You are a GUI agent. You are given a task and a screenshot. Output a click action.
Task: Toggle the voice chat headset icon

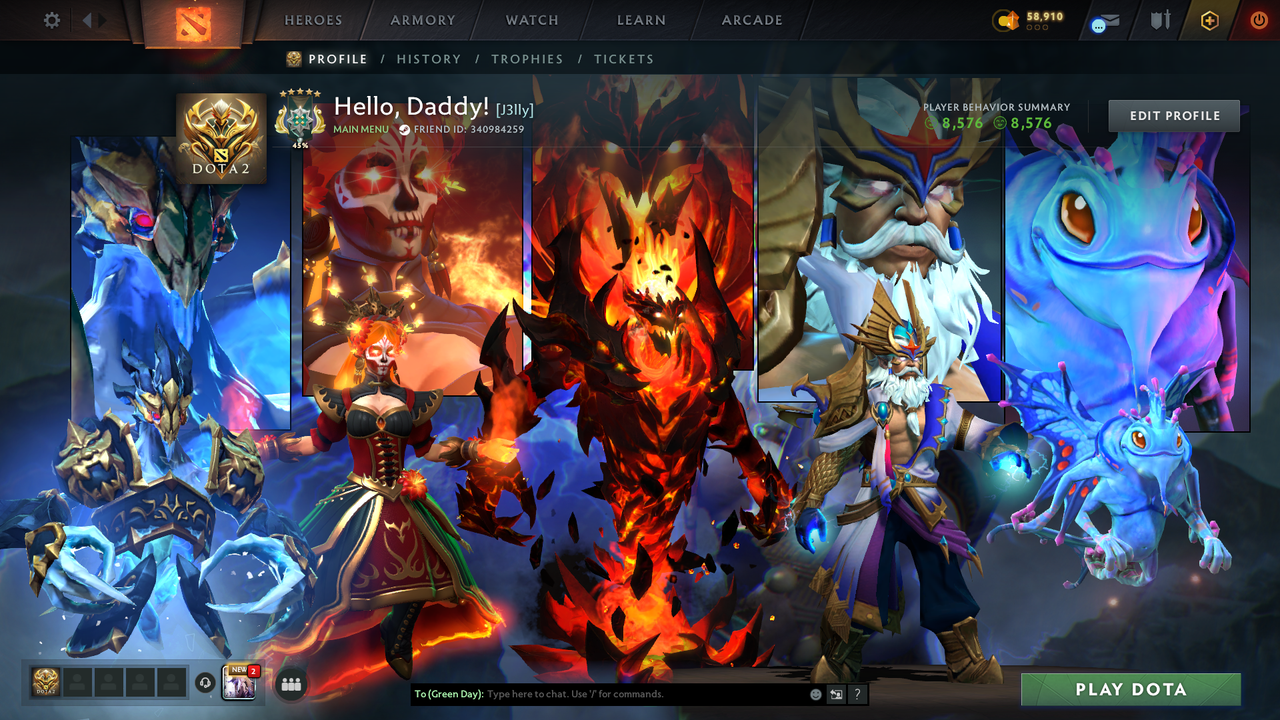pyautogui.click(x=203, y=681)
